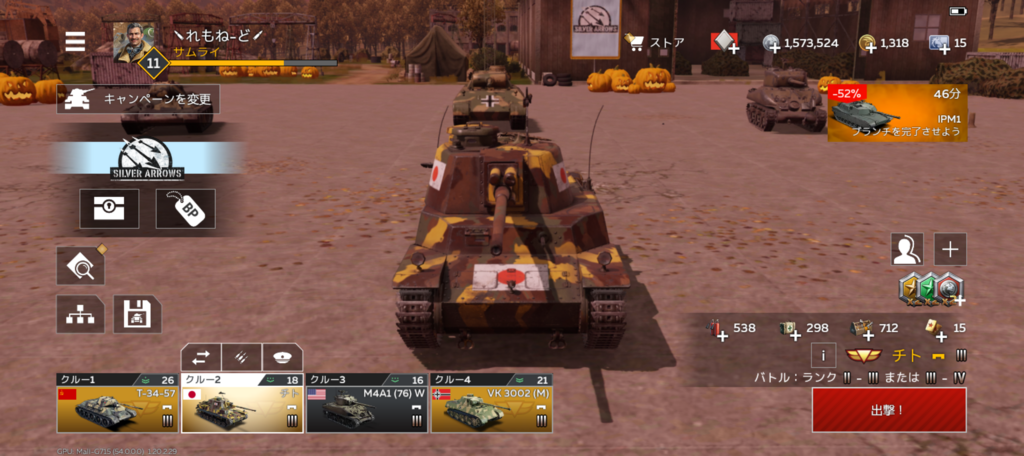Open the saved tank loadout button
The image size is (1024, 456).
click(x=137, y=314)
